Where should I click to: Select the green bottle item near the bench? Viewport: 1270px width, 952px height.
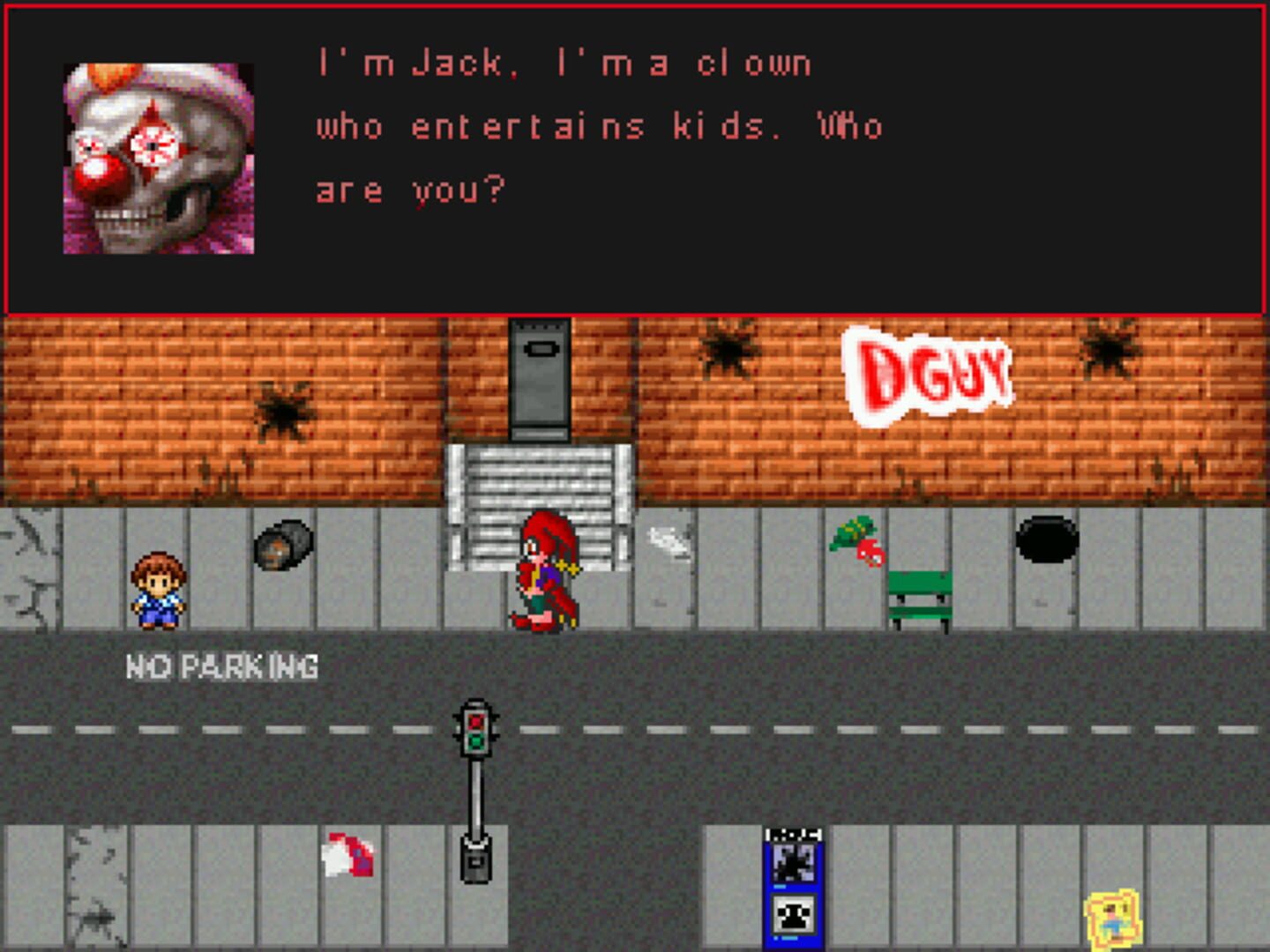pos(851,532)
